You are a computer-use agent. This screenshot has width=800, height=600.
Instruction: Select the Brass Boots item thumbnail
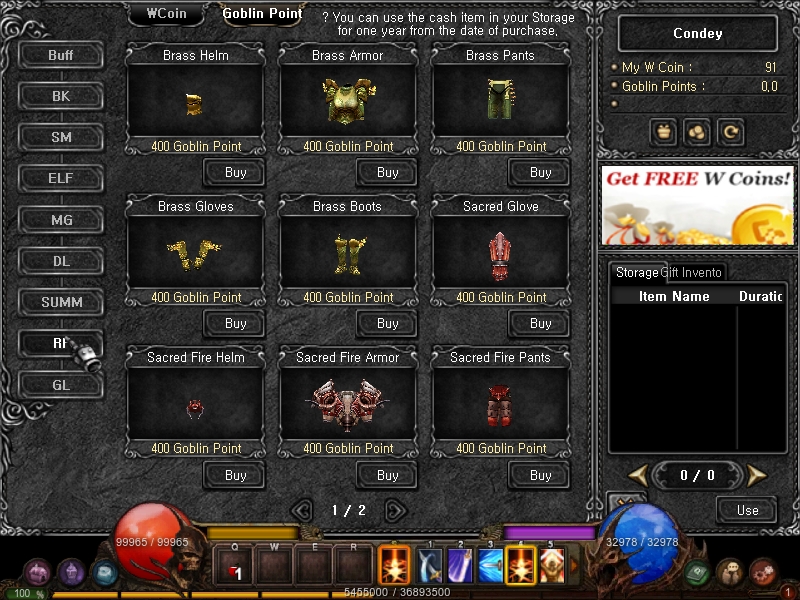point(348,254)
